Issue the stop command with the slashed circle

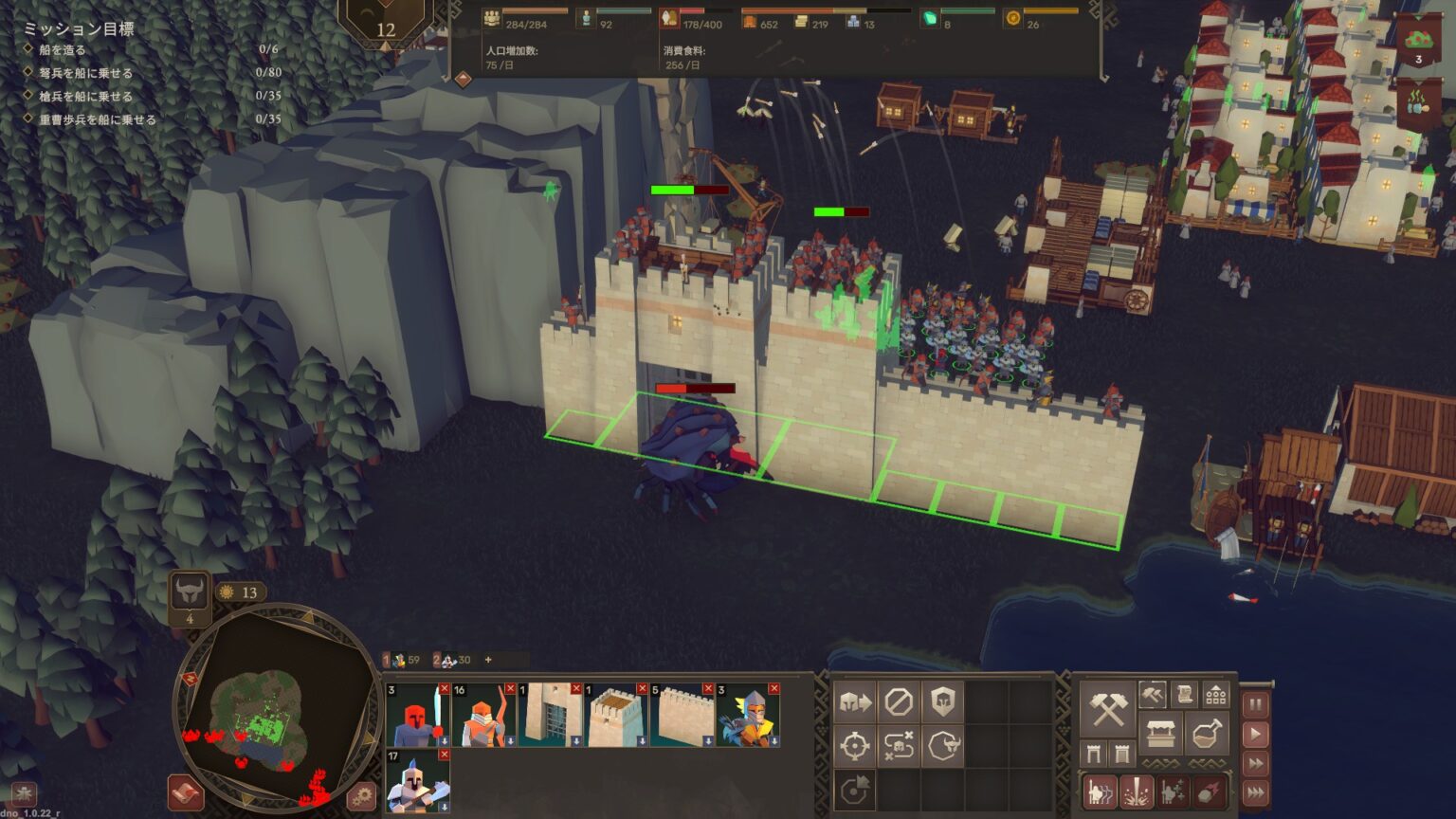898,702
